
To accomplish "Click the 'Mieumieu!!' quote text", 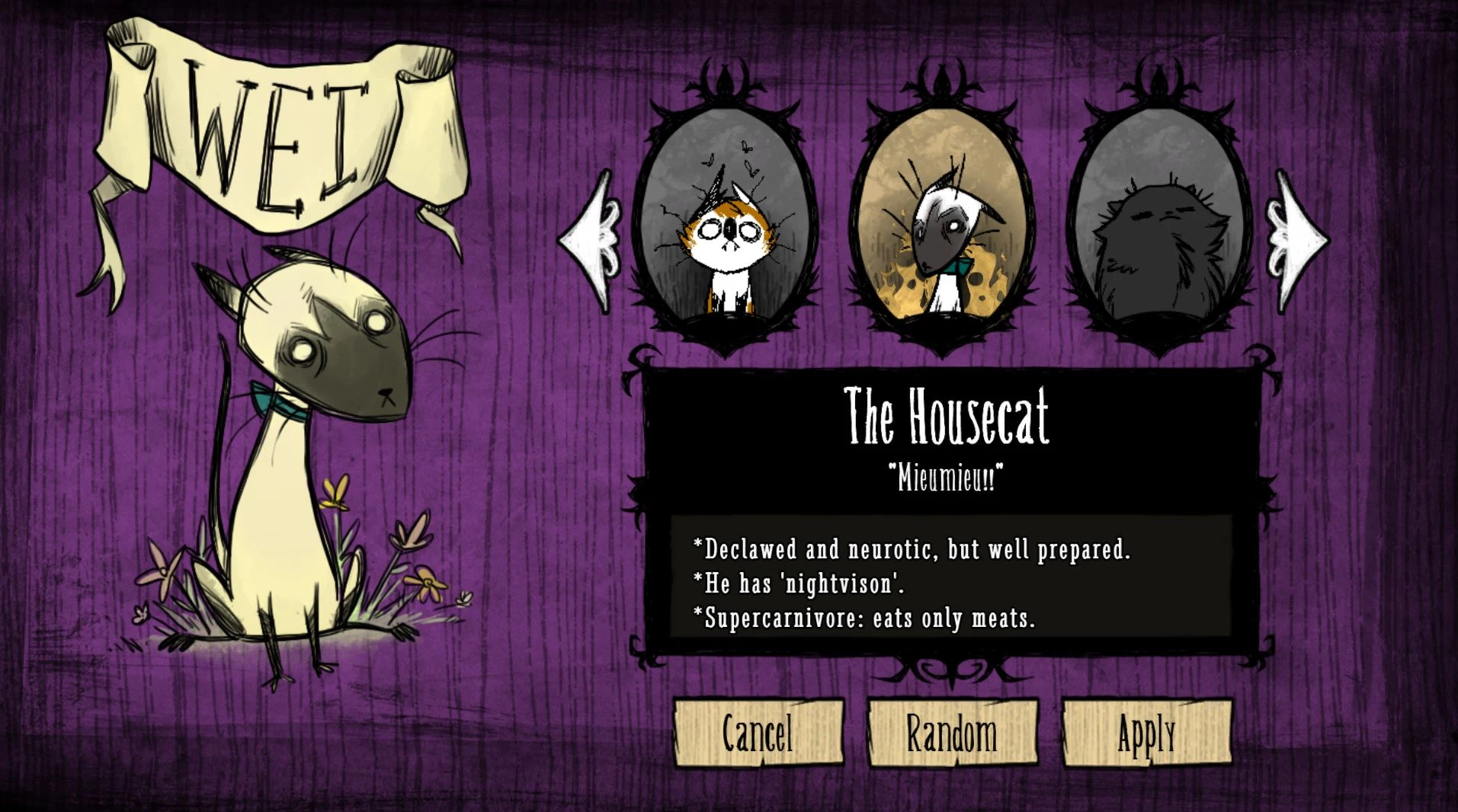I will 947,476.
